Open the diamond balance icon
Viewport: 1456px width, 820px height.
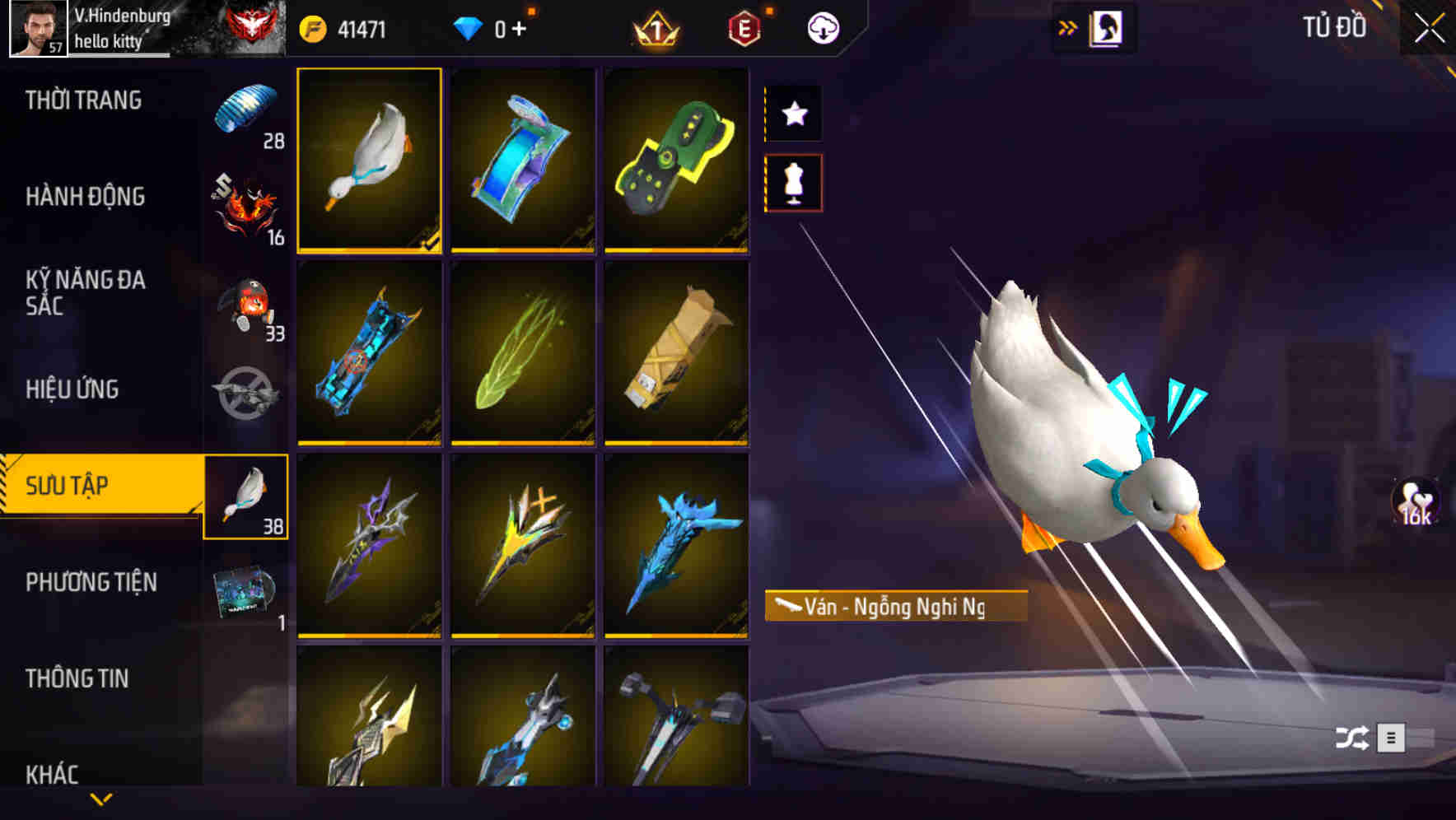coord(469,26)
